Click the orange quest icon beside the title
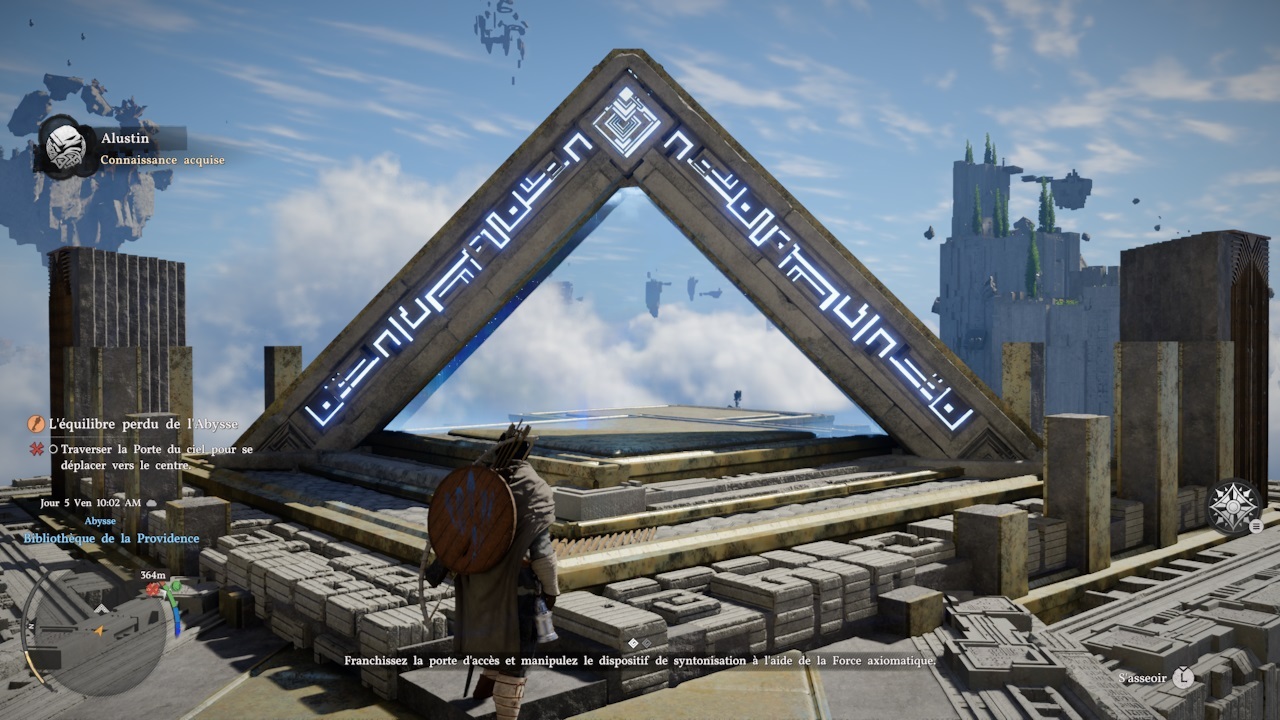The height and width of the screenshot is (720, 1280). point(37,424)
